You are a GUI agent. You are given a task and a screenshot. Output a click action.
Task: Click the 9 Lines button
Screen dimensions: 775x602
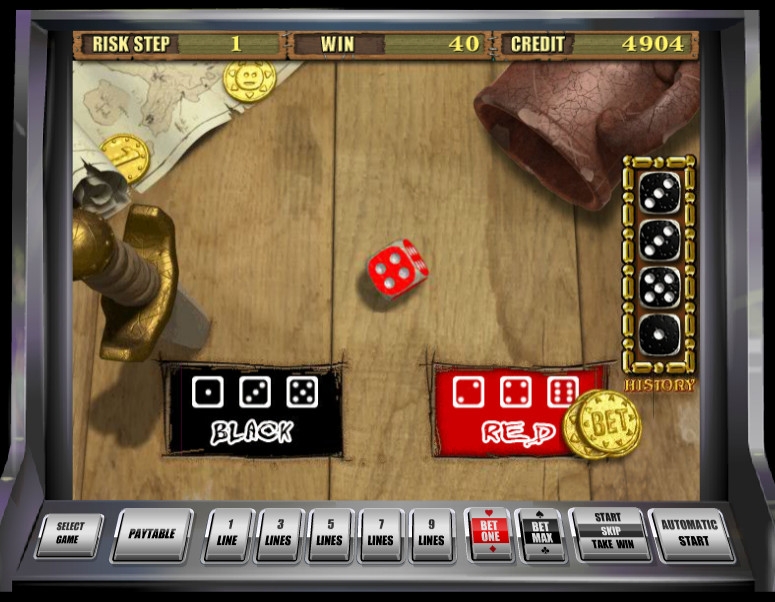click(x=432, y=533)
